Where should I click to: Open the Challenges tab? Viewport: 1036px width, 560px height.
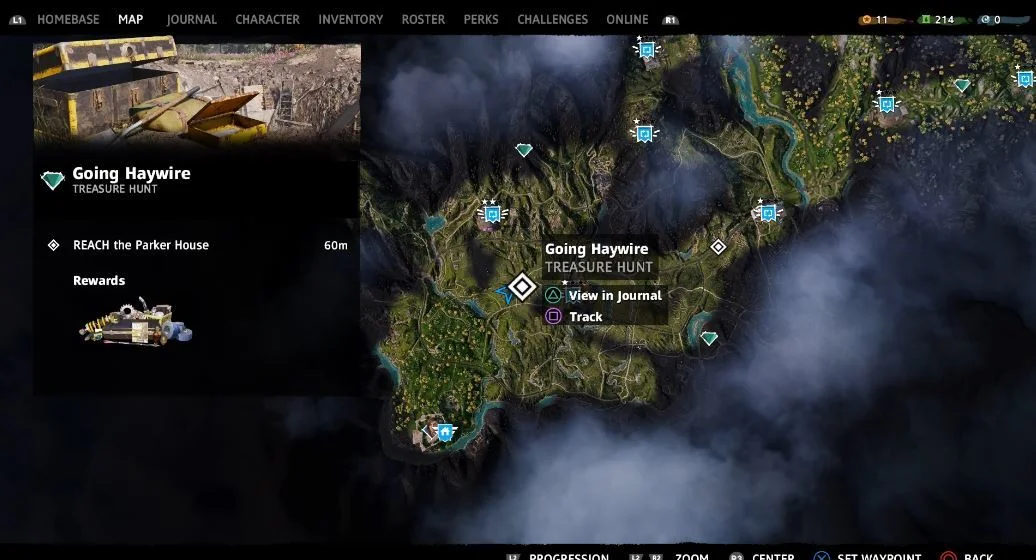(x=552, y=19)
